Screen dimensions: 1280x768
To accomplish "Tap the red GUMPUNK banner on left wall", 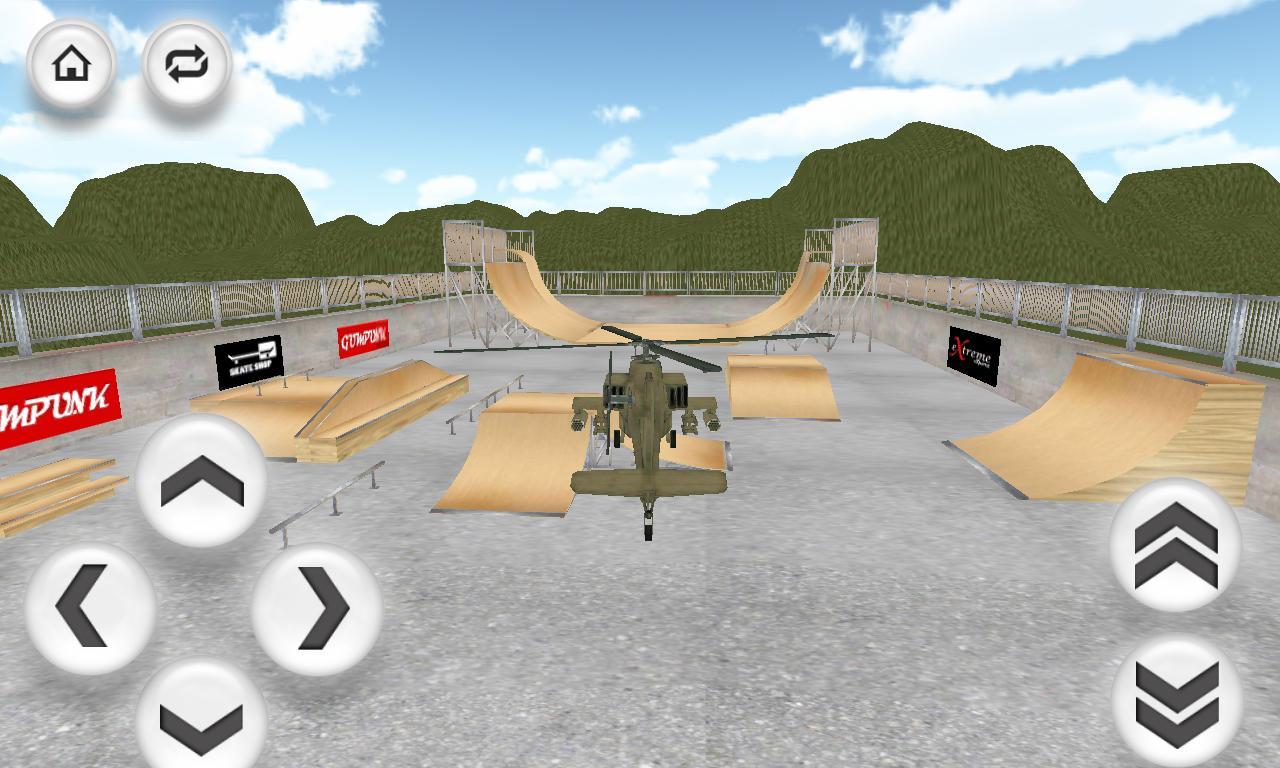I will coord(55,398).
